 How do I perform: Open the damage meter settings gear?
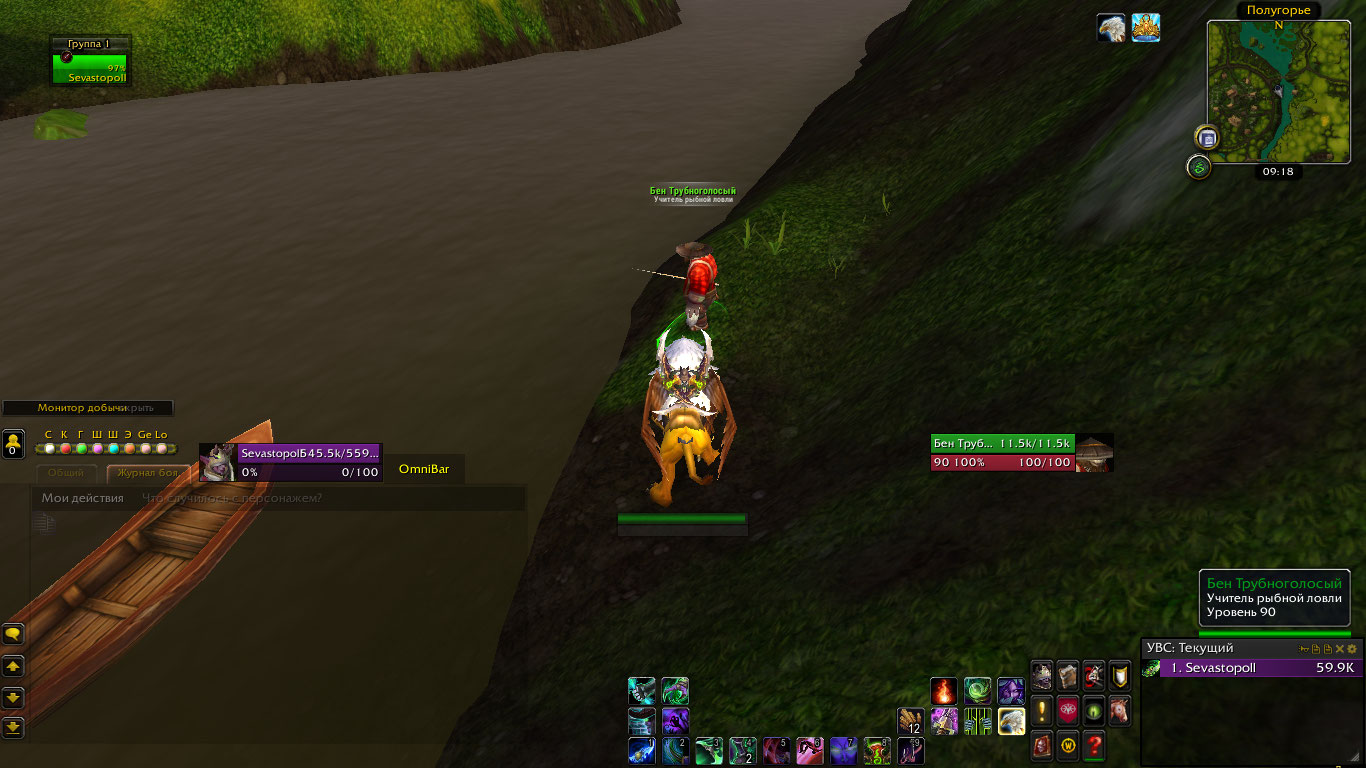coord(1352,649)
